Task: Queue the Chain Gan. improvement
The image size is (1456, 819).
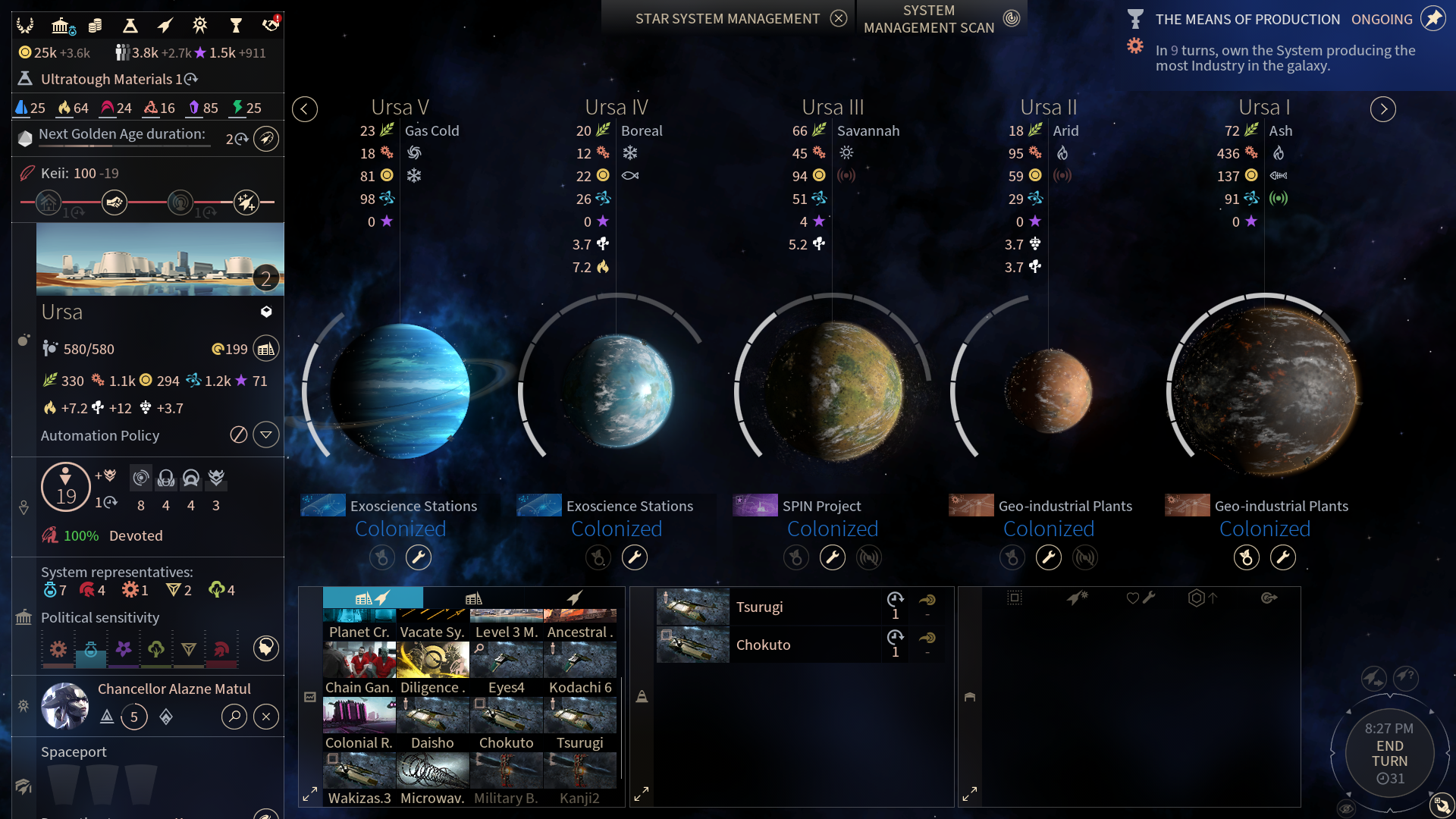Action: pyautogui.click(x=359, y=668)
